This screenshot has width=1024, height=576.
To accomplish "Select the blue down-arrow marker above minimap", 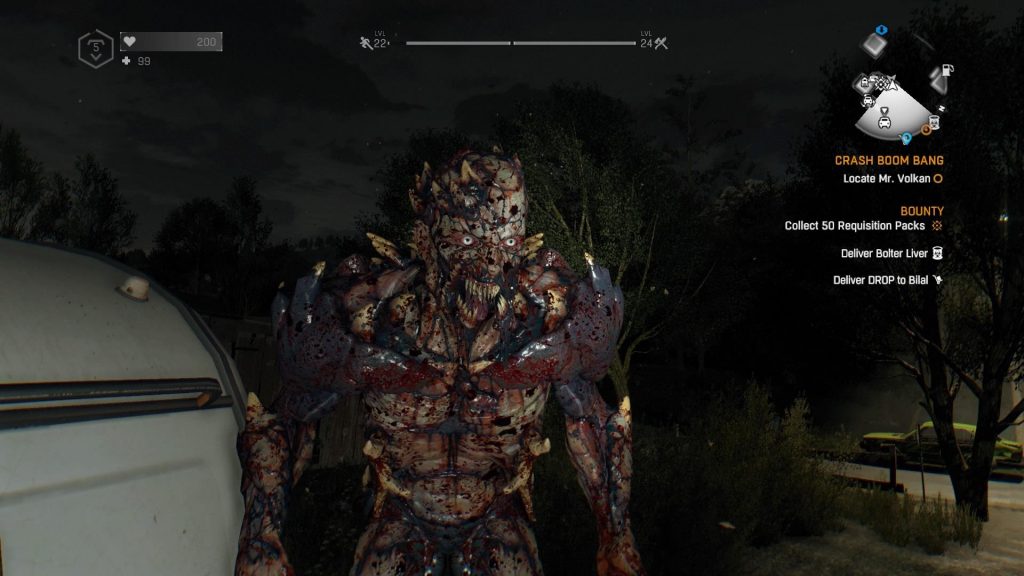I will [881, 30].
